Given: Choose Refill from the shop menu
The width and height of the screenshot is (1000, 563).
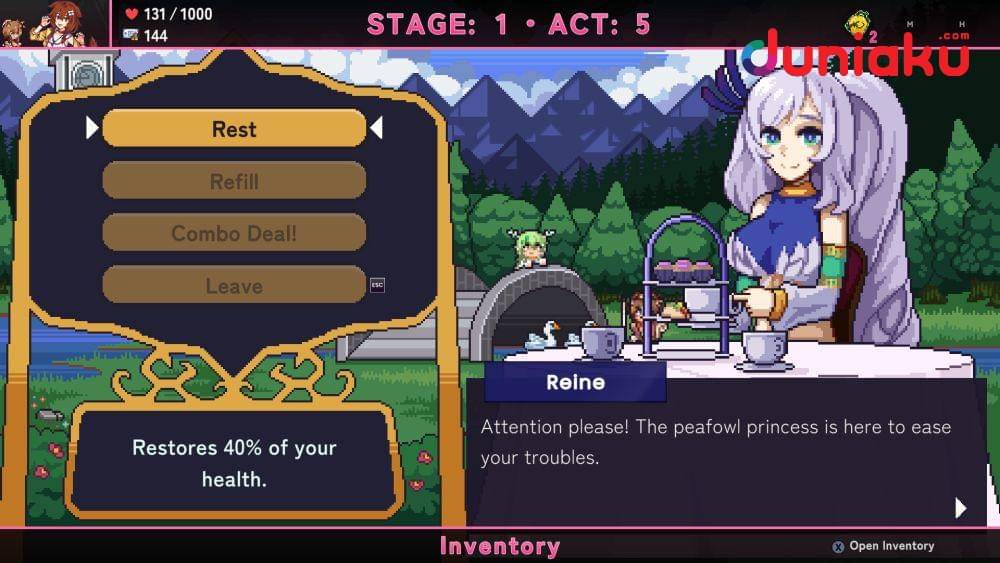Looking at the screenshot, I should [234, 181].
